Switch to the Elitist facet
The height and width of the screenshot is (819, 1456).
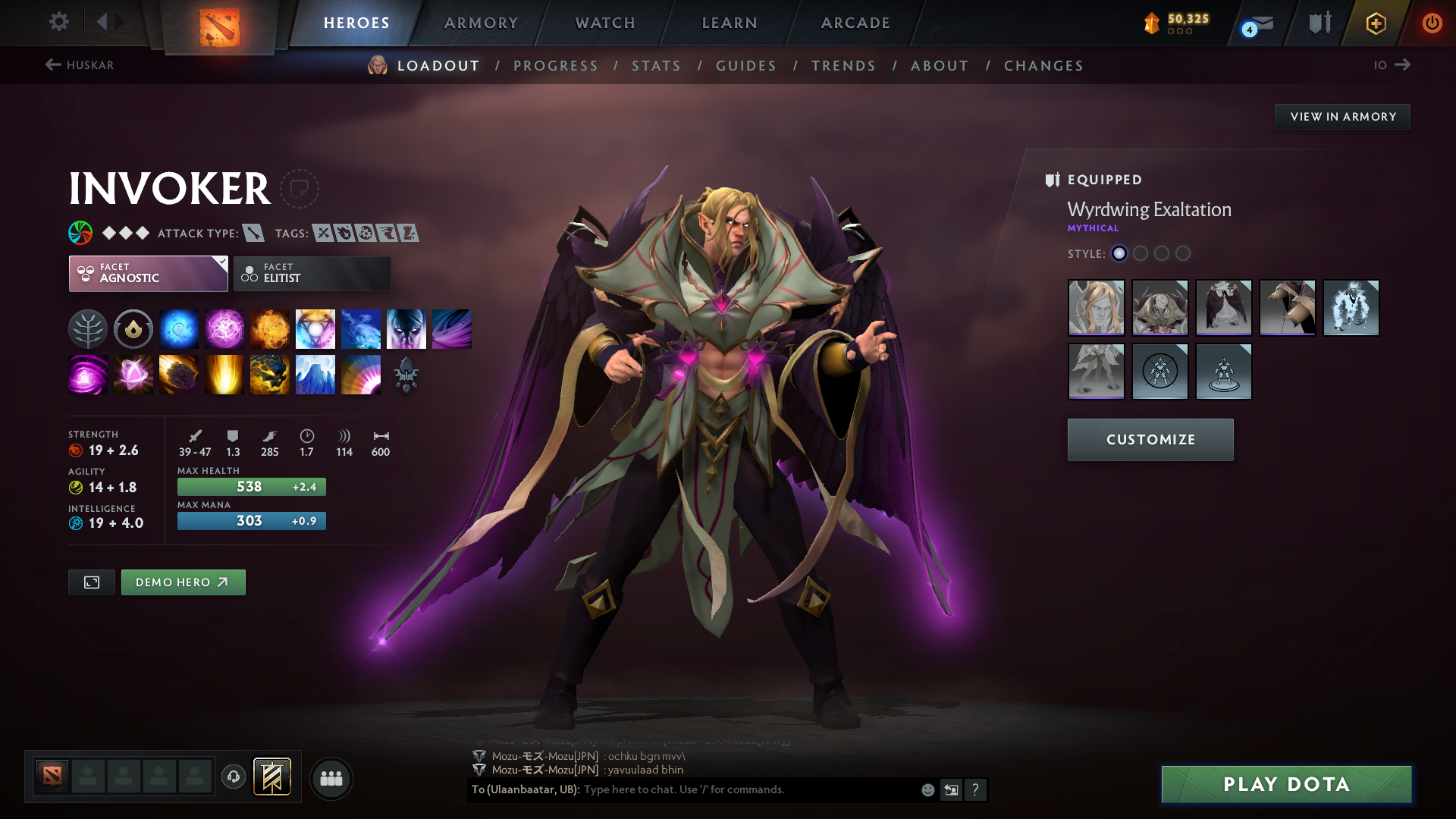click(311, 273)
